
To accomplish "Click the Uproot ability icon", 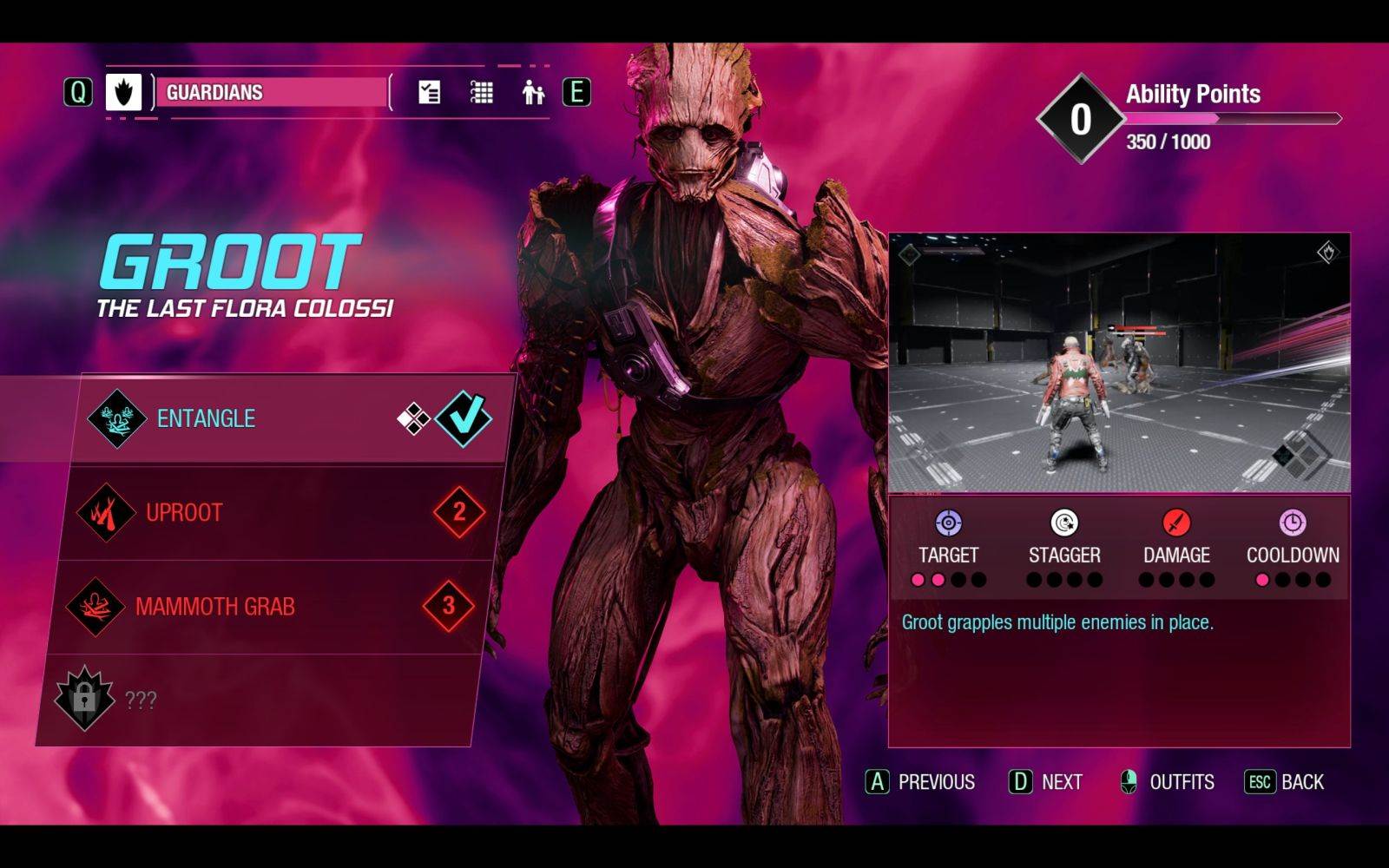I will coord(105,512).
